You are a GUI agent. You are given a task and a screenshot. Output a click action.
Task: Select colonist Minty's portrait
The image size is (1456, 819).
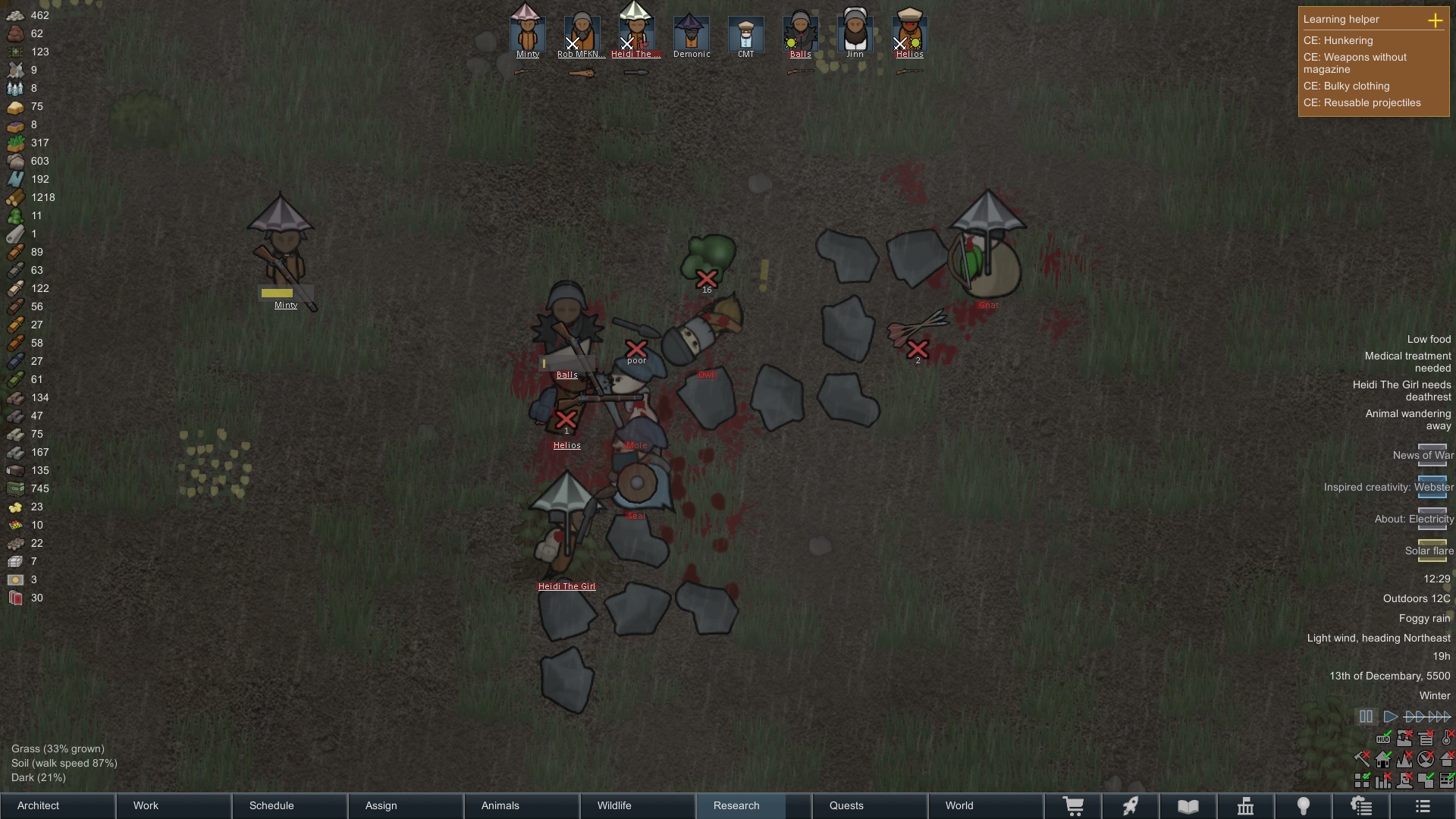[527, 32]
